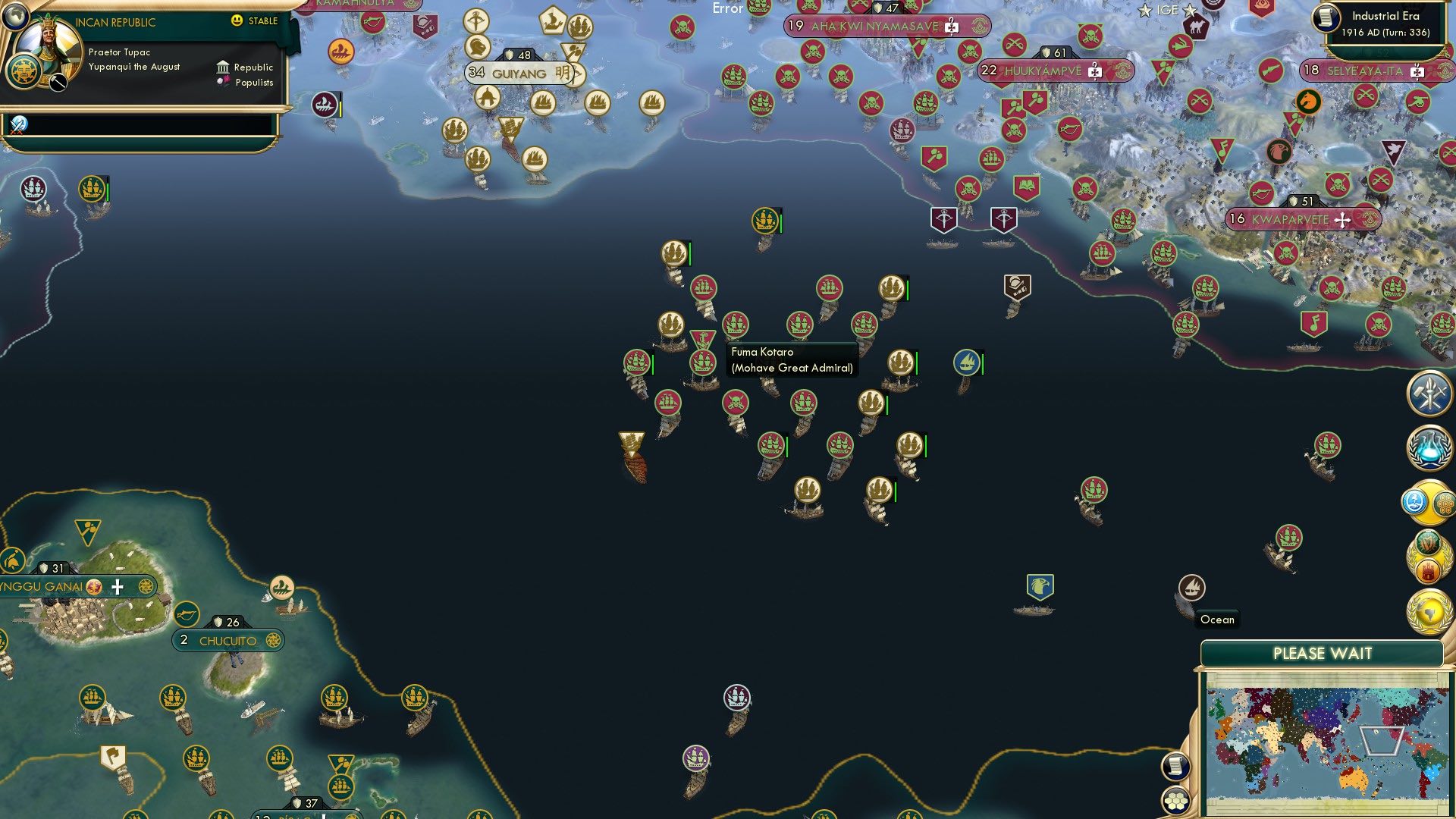Click the scroll icon beside the turn counter
The height and width of the screenshot is (819, 1456).
[x=1326, y=19]
